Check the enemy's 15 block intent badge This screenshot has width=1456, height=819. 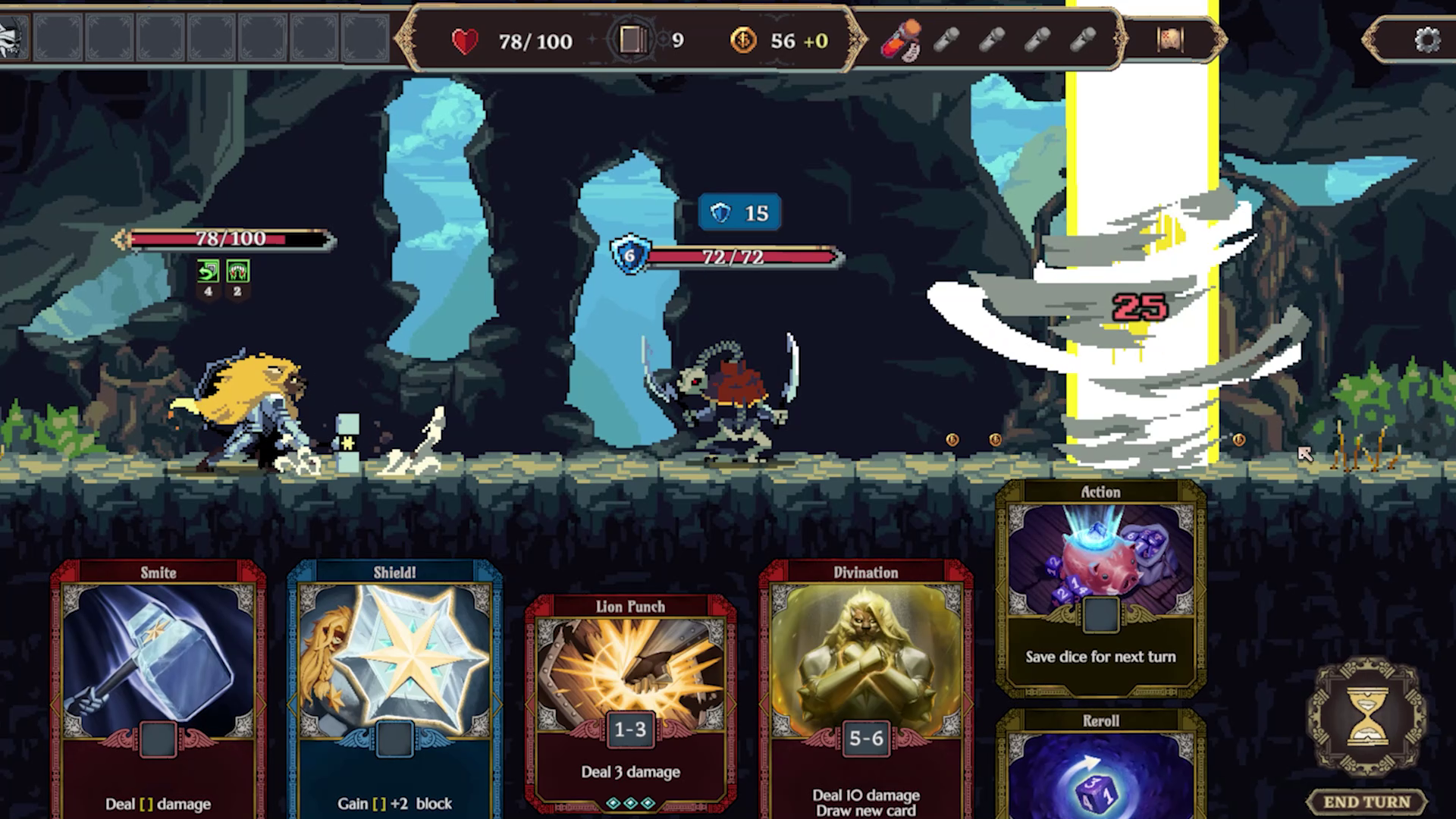tap(739, 213)
